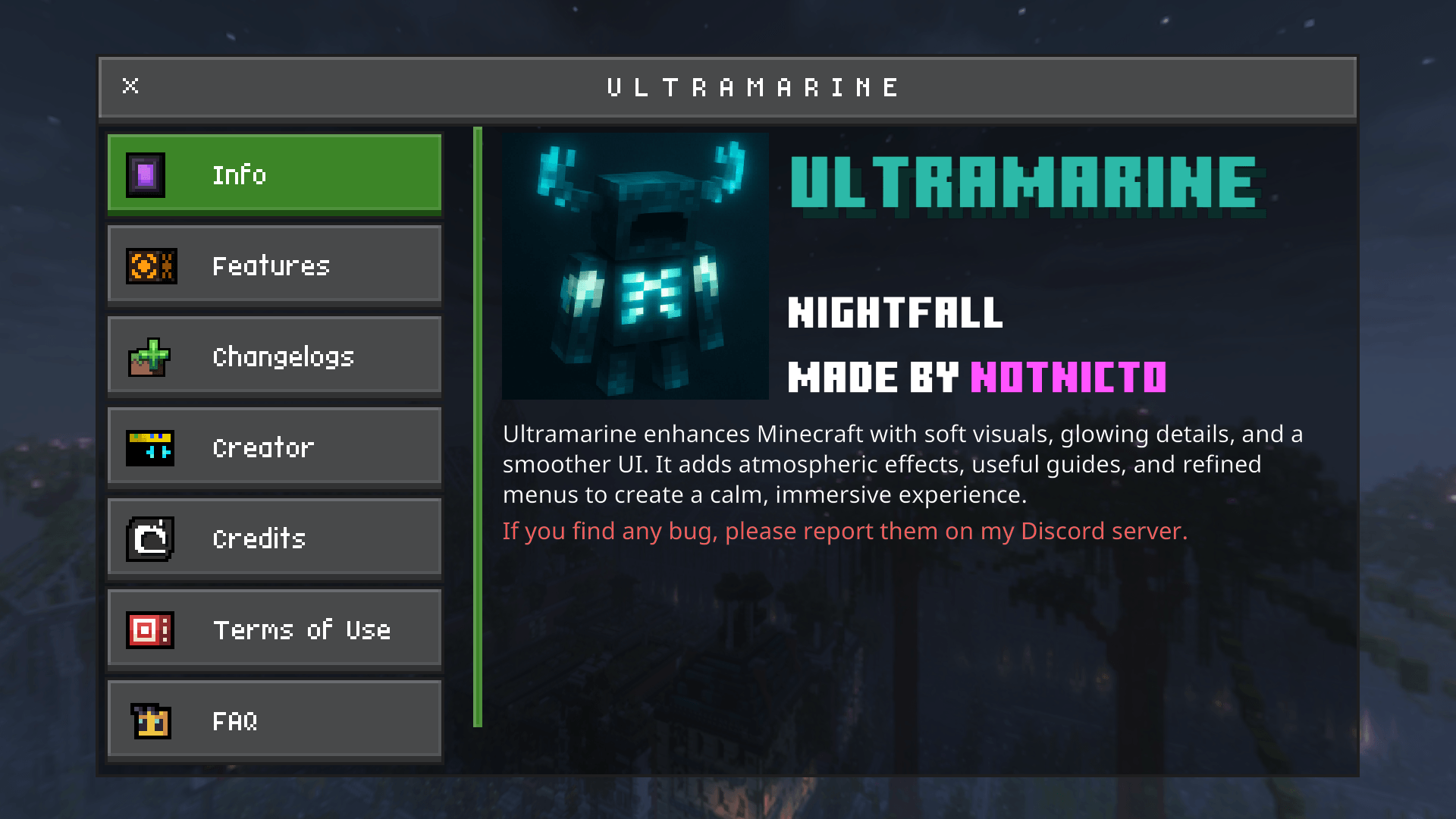Switch to the Features tab

coord(273,265)
